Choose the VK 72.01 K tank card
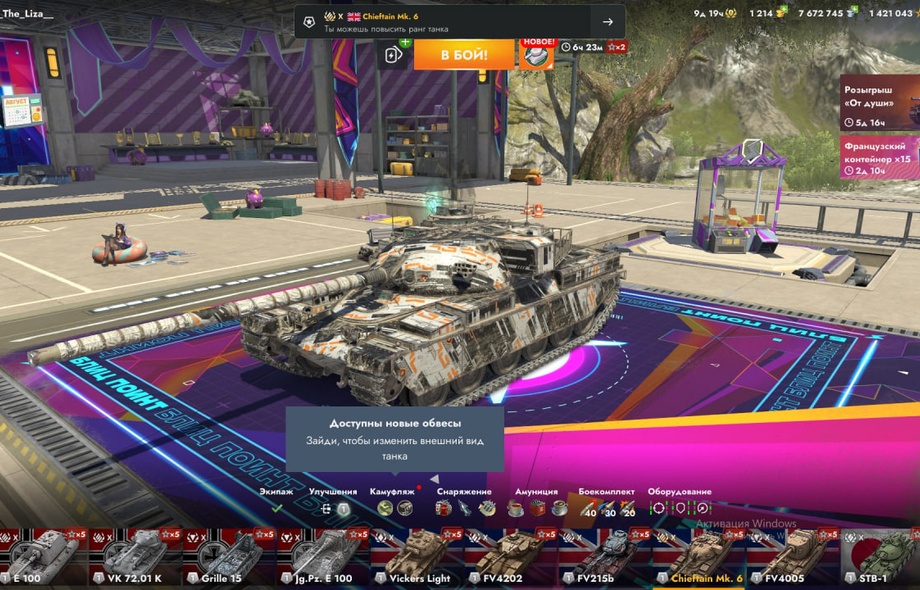Viewport: 920px width, 590px height. point(133,556)
